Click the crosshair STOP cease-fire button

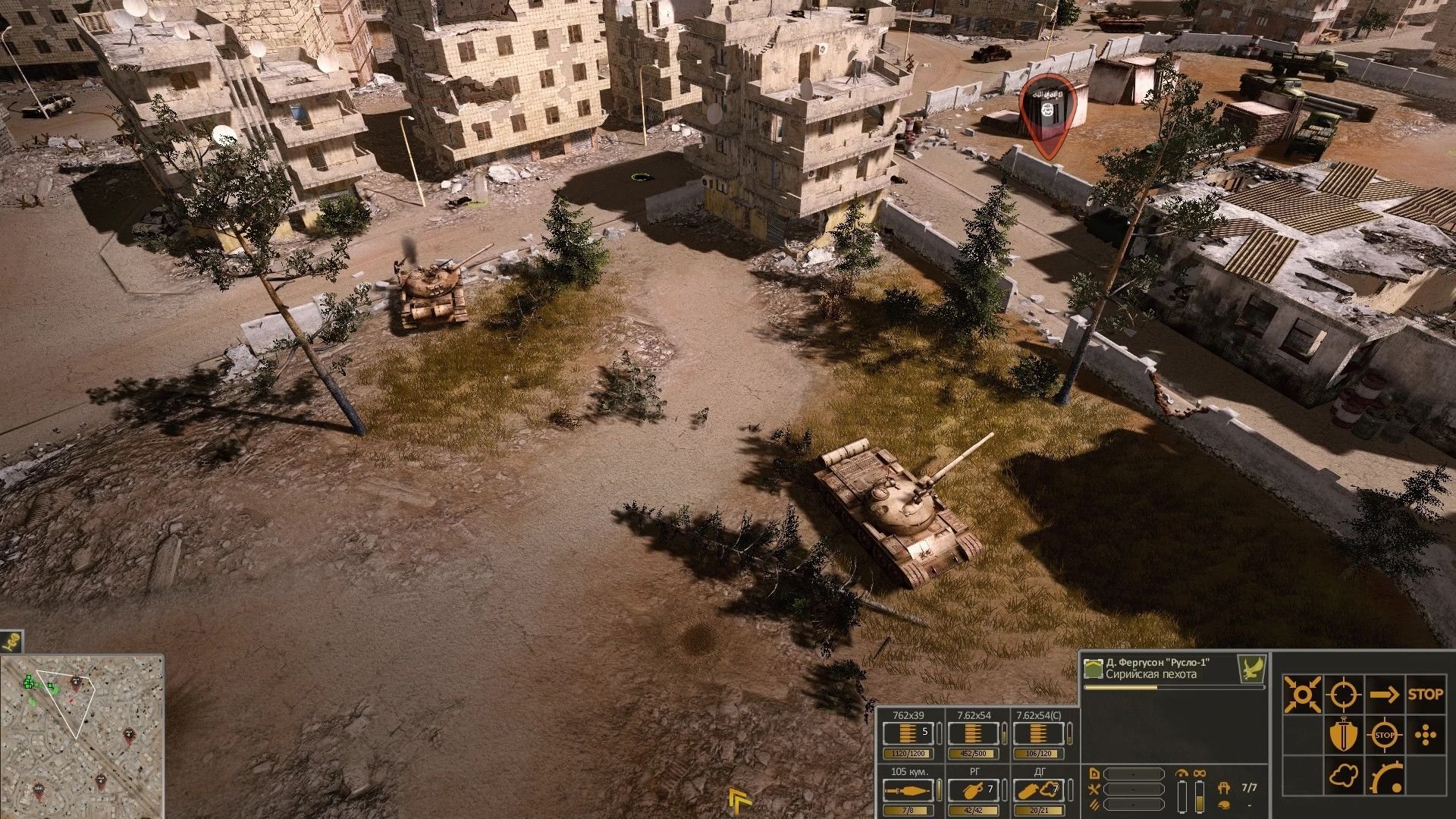click(1385, 736)
